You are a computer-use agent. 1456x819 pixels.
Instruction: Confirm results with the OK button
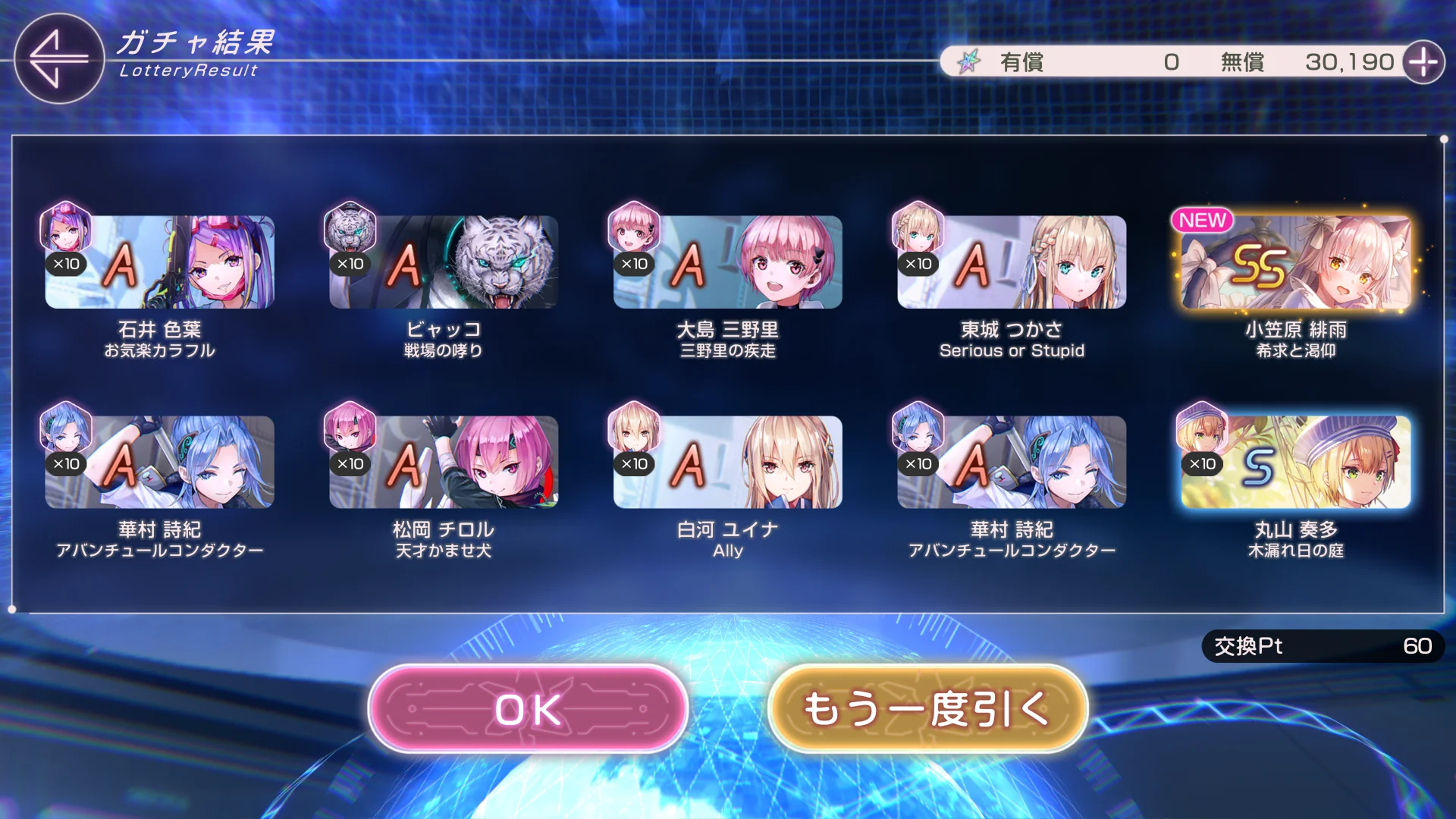click(528, 709)
